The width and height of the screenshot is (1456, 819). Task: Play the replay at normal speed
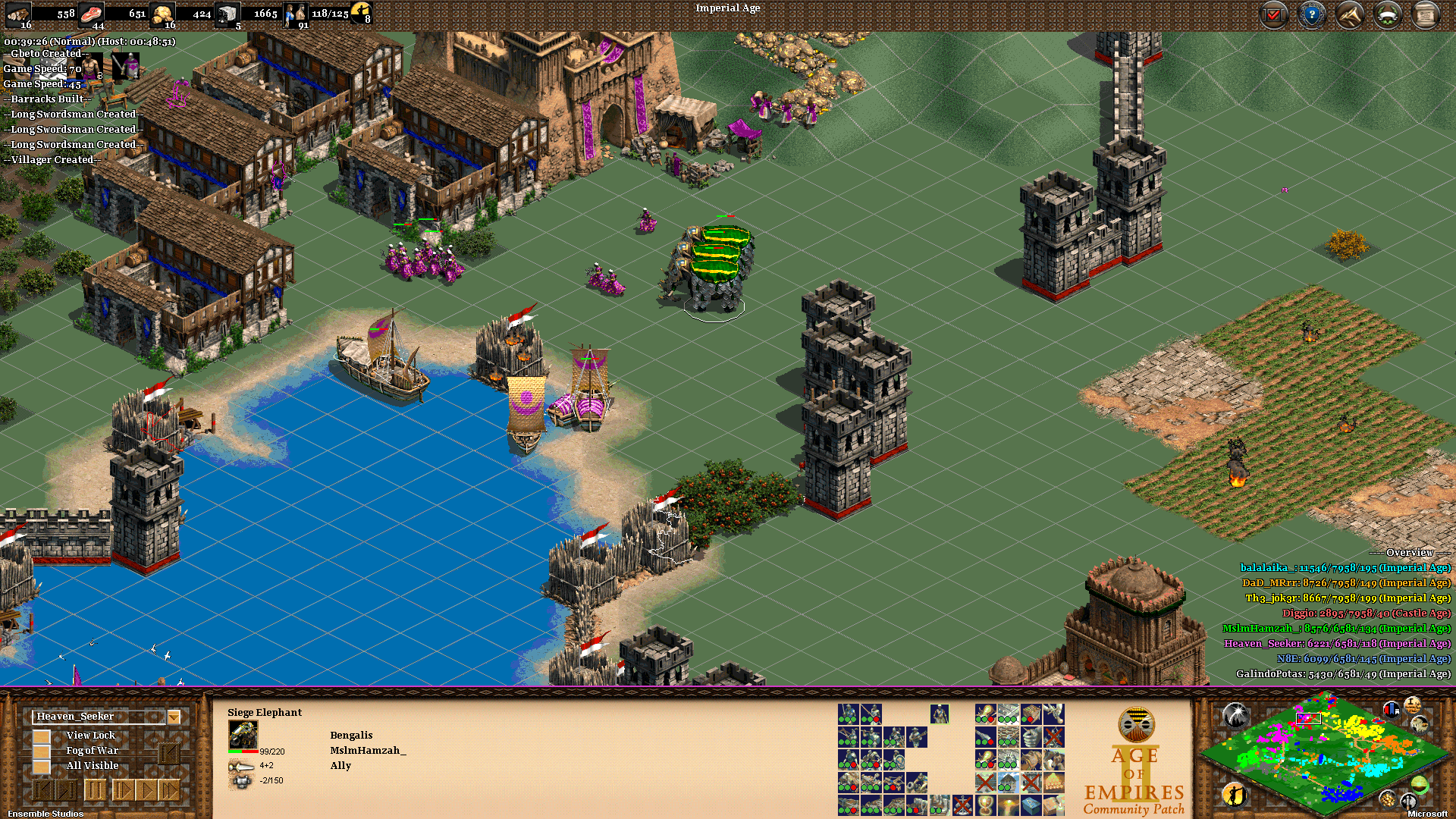pos(145,791)
